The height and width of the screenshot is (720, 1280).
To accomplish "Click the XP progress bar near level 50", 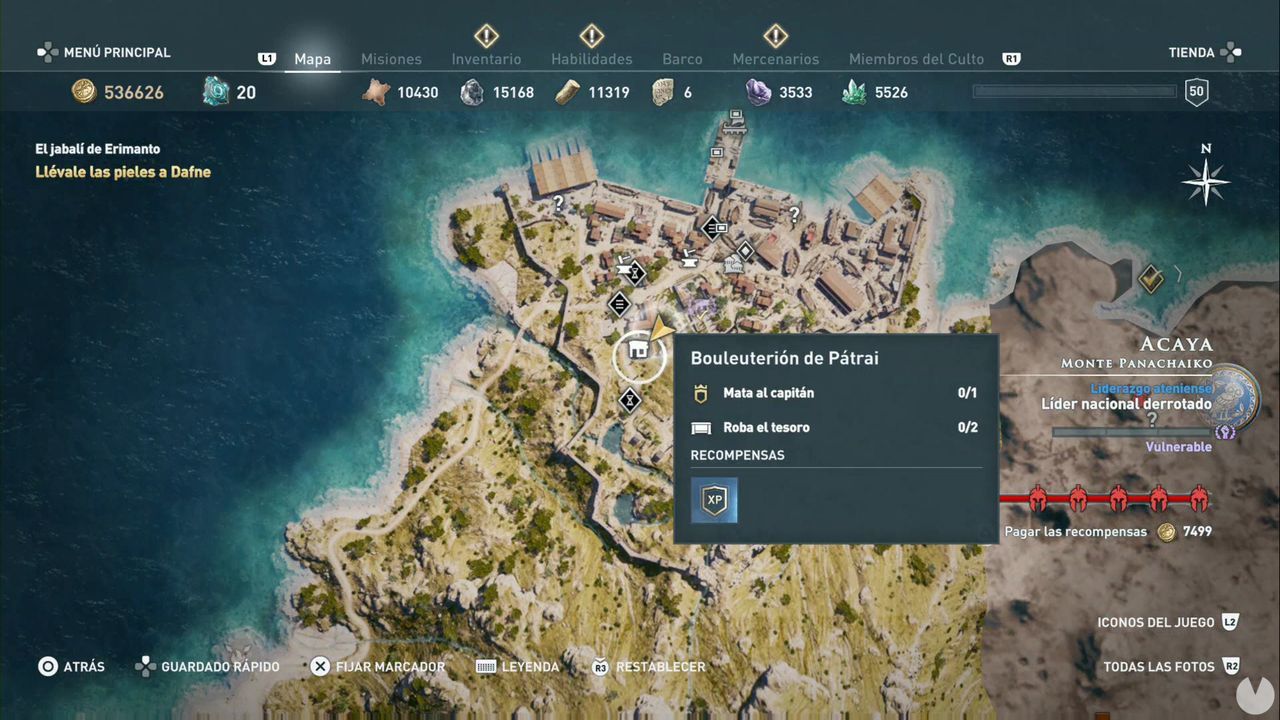I will click(x=1073, y=91).
